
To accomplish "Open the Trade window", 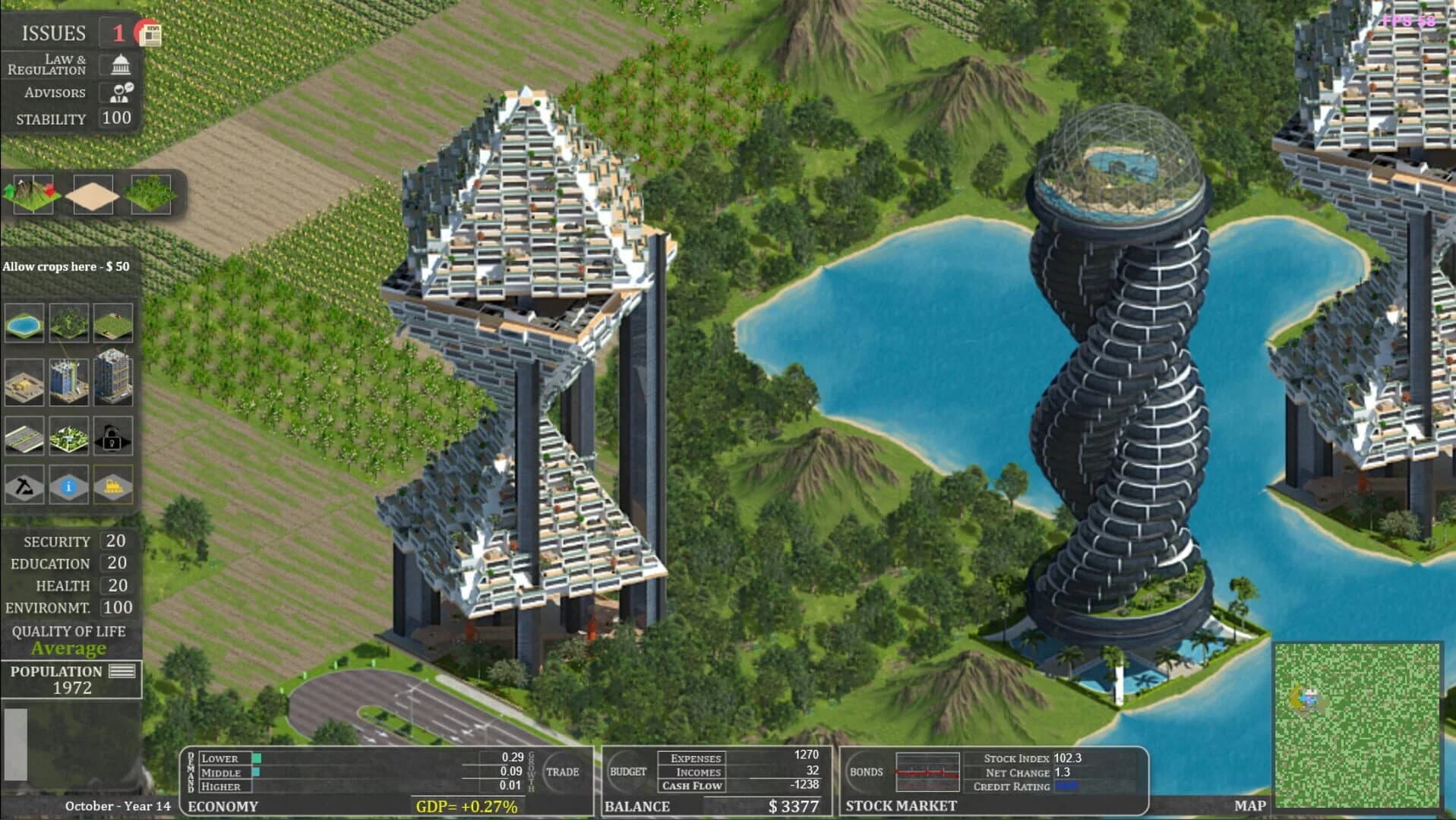I will [x=564, y=772].
